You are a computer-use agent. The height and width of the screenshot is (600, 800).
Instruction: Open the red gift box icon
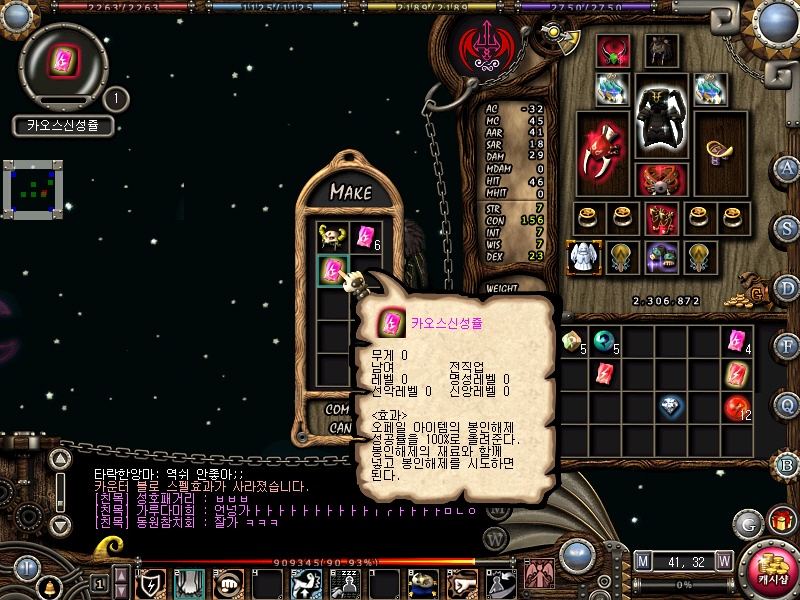click(780, 522)
